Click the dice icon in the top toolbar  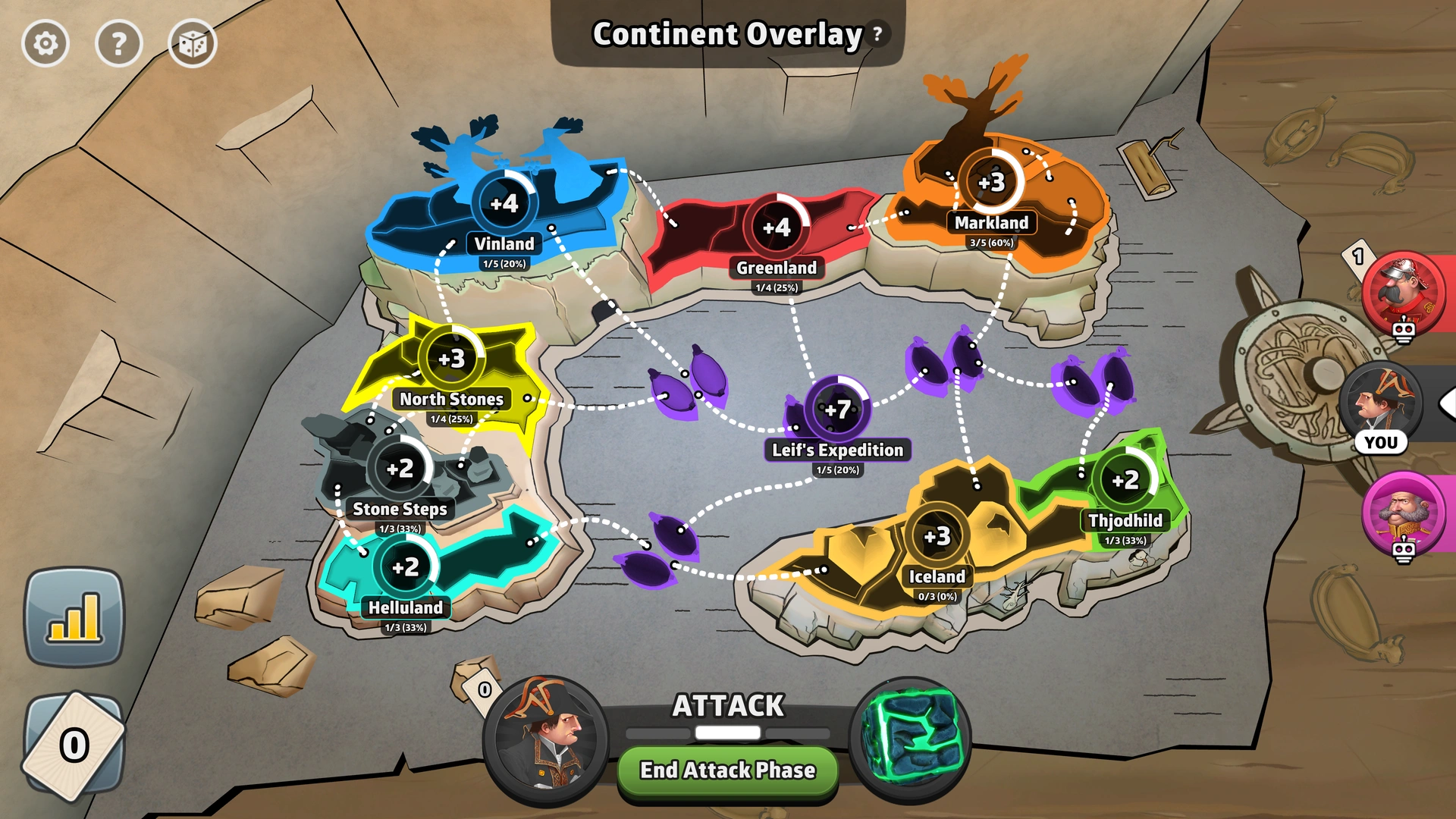click(x=193, y=43)
